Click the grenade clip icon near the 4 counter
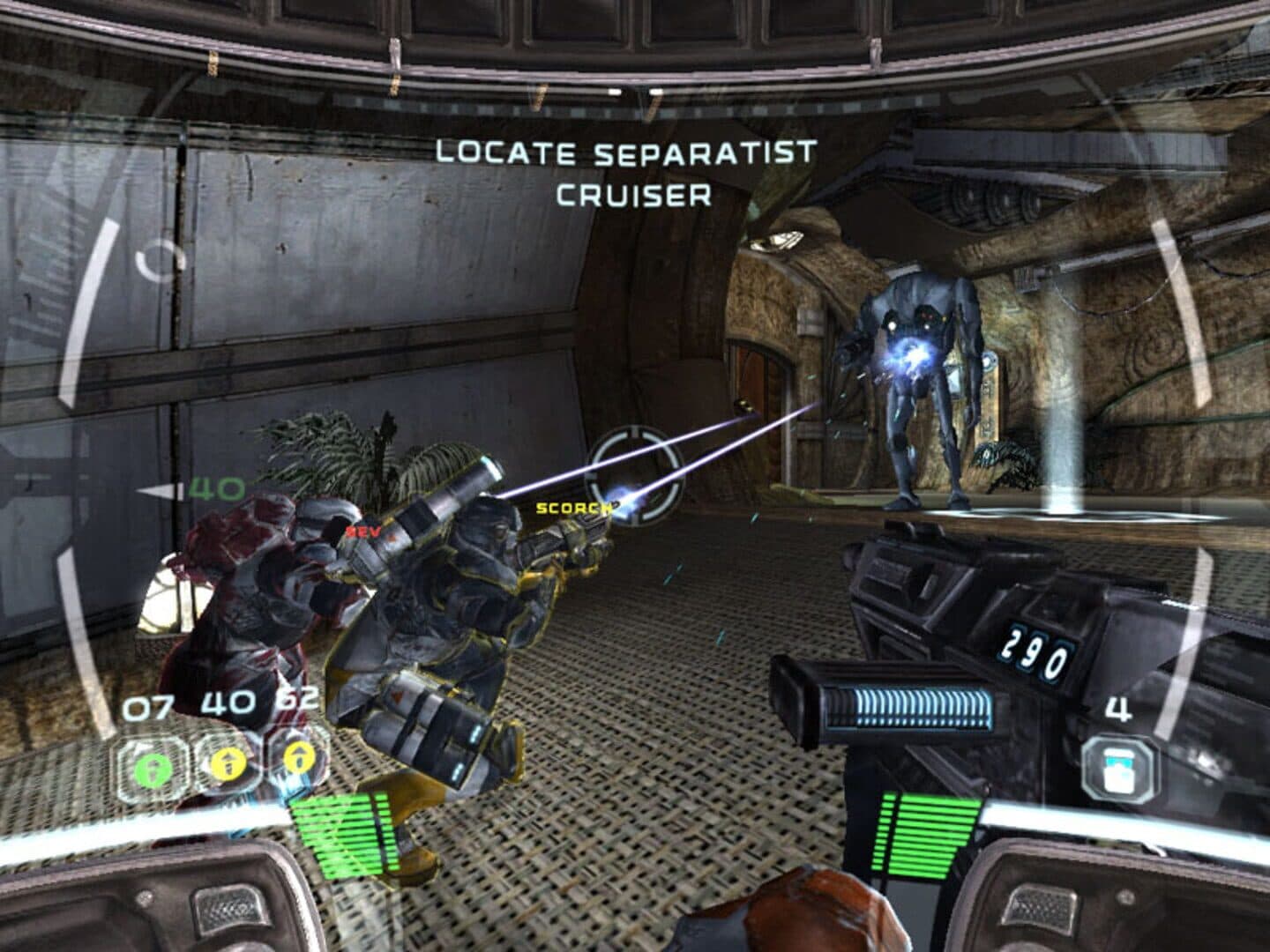The width and height of the screenshot is (1270, 952). [x=1118, y=767]
